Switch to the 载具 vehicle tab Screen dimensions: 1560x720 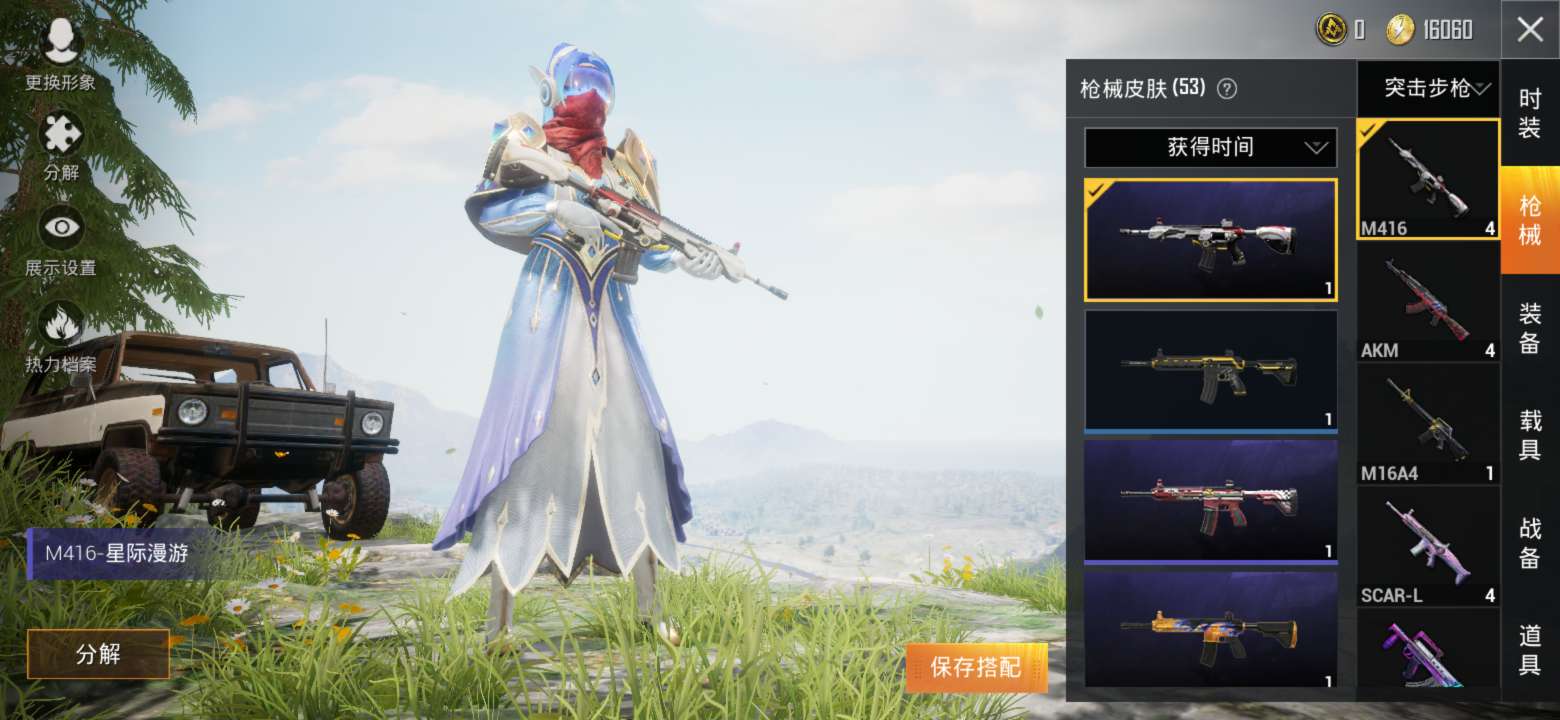[1529, 435]
